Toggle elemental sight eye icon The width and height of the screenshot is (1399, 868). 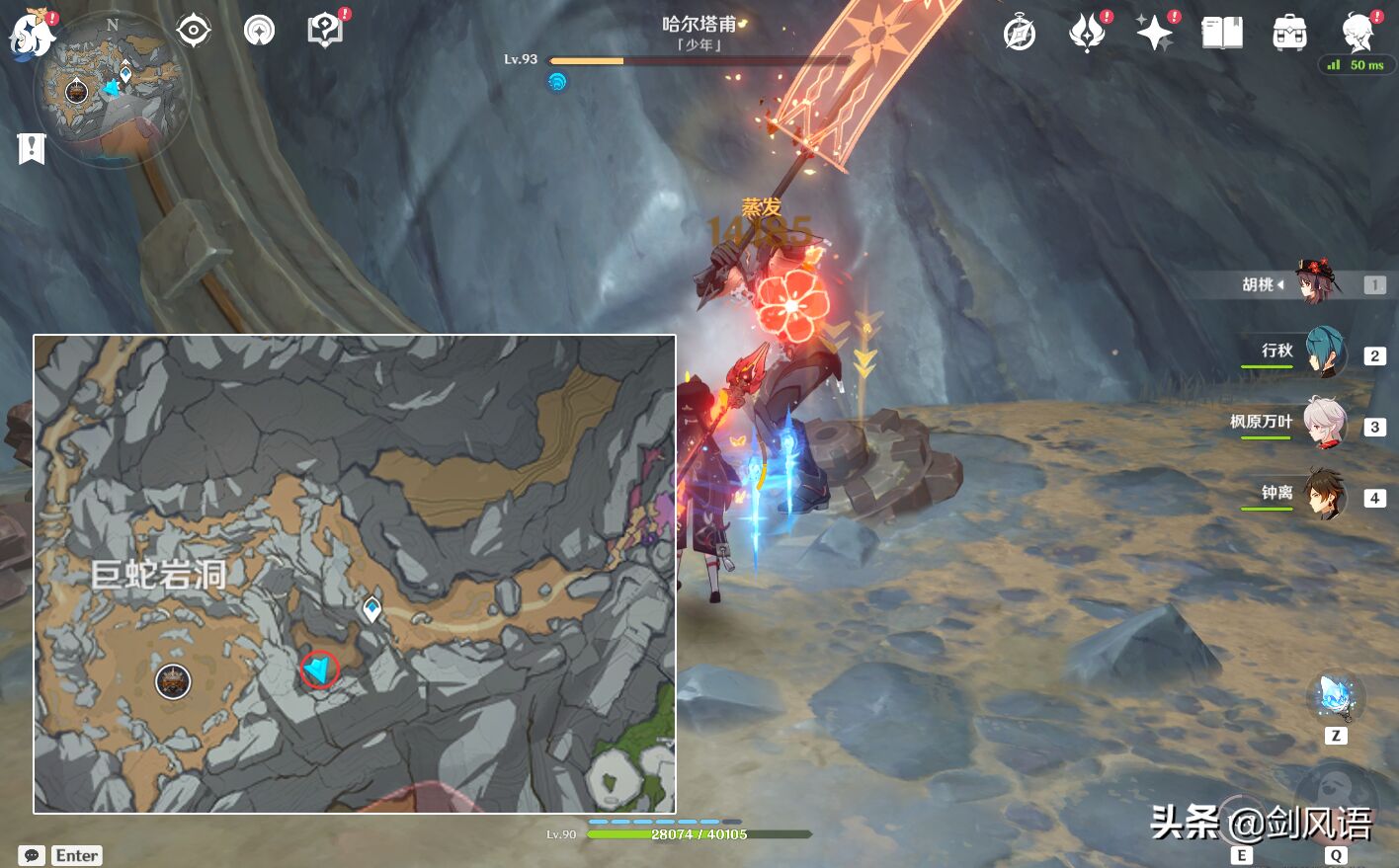tap(193, 32)
